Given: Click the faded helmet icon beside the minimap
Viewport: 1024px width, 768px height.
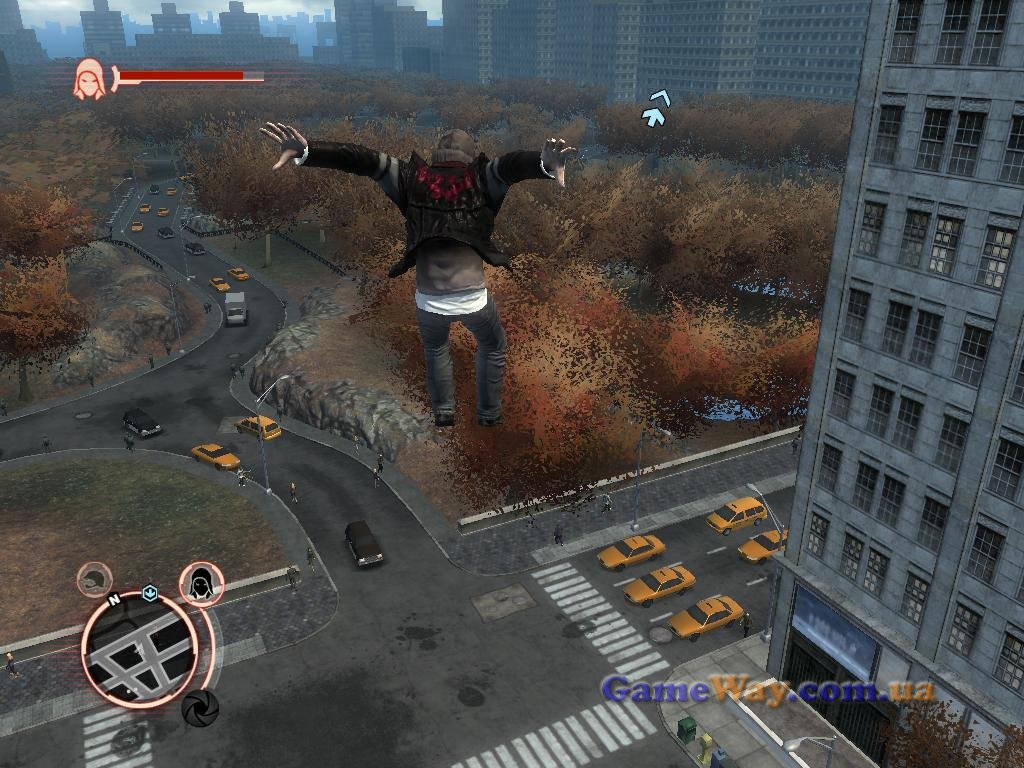Looking at the screenshot, I should 95,580.
